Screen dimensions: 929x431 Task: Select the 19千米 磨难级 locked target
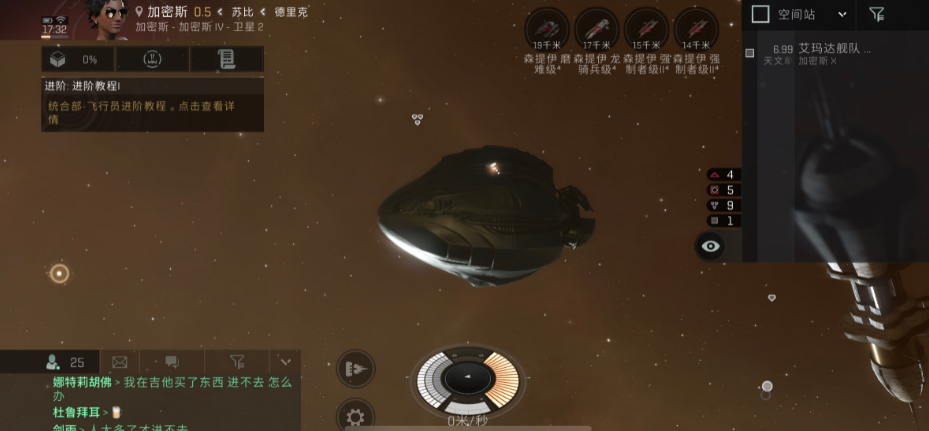tap(546, 28)
